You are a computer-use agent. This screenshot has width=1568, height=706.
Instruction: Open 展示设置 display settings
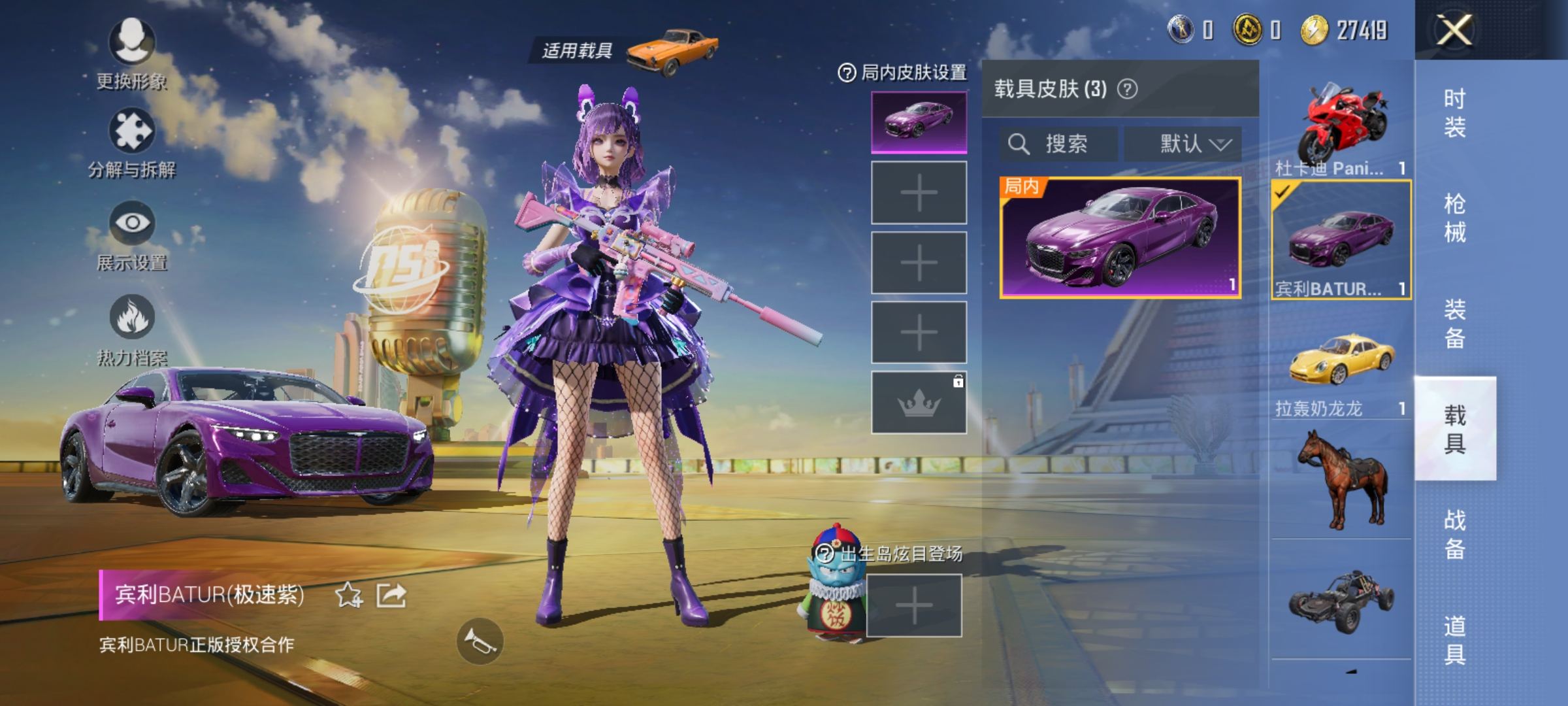[132, 224]
